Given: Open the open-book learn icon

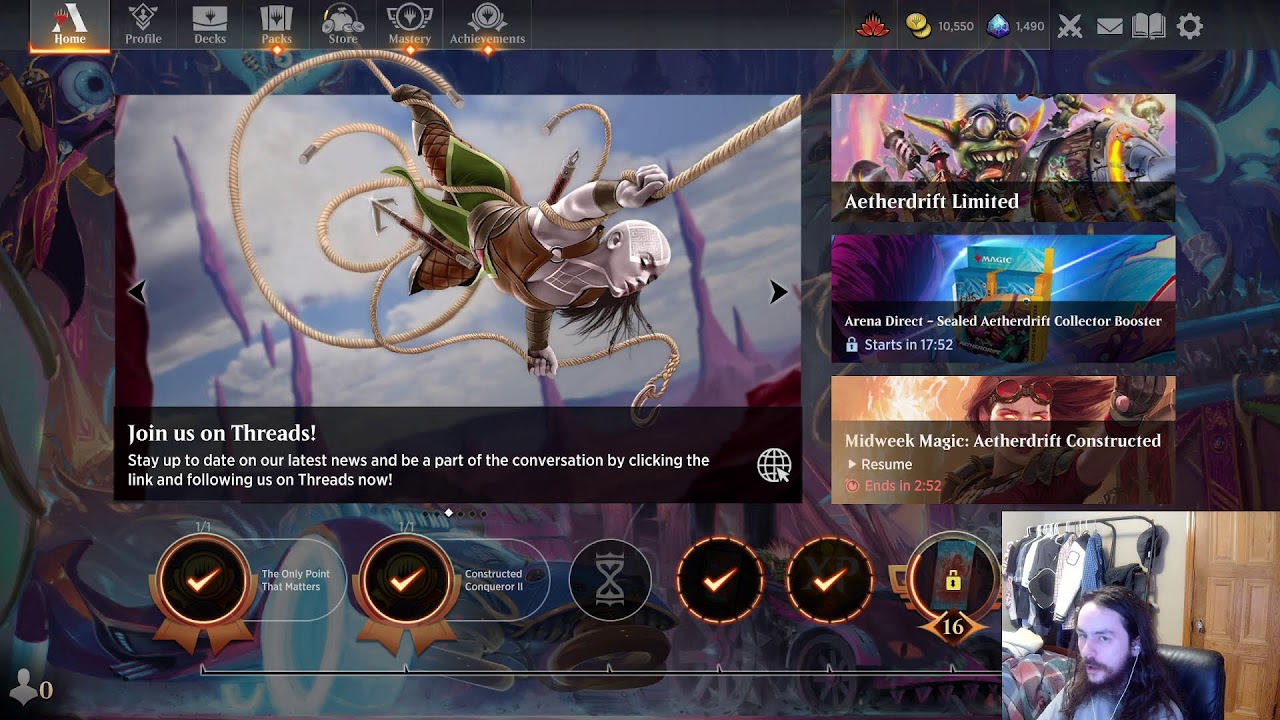Looking at the screenshot, I should (x=1149, y=26).
